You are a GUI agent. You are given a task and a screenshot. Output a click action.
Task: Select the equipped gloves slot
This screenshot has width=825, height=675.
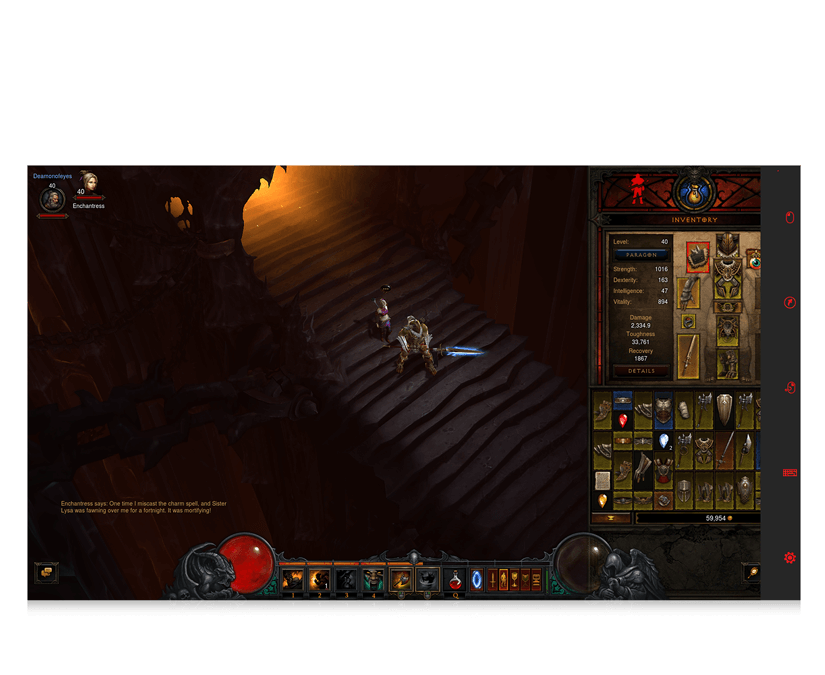click(689, 292)
